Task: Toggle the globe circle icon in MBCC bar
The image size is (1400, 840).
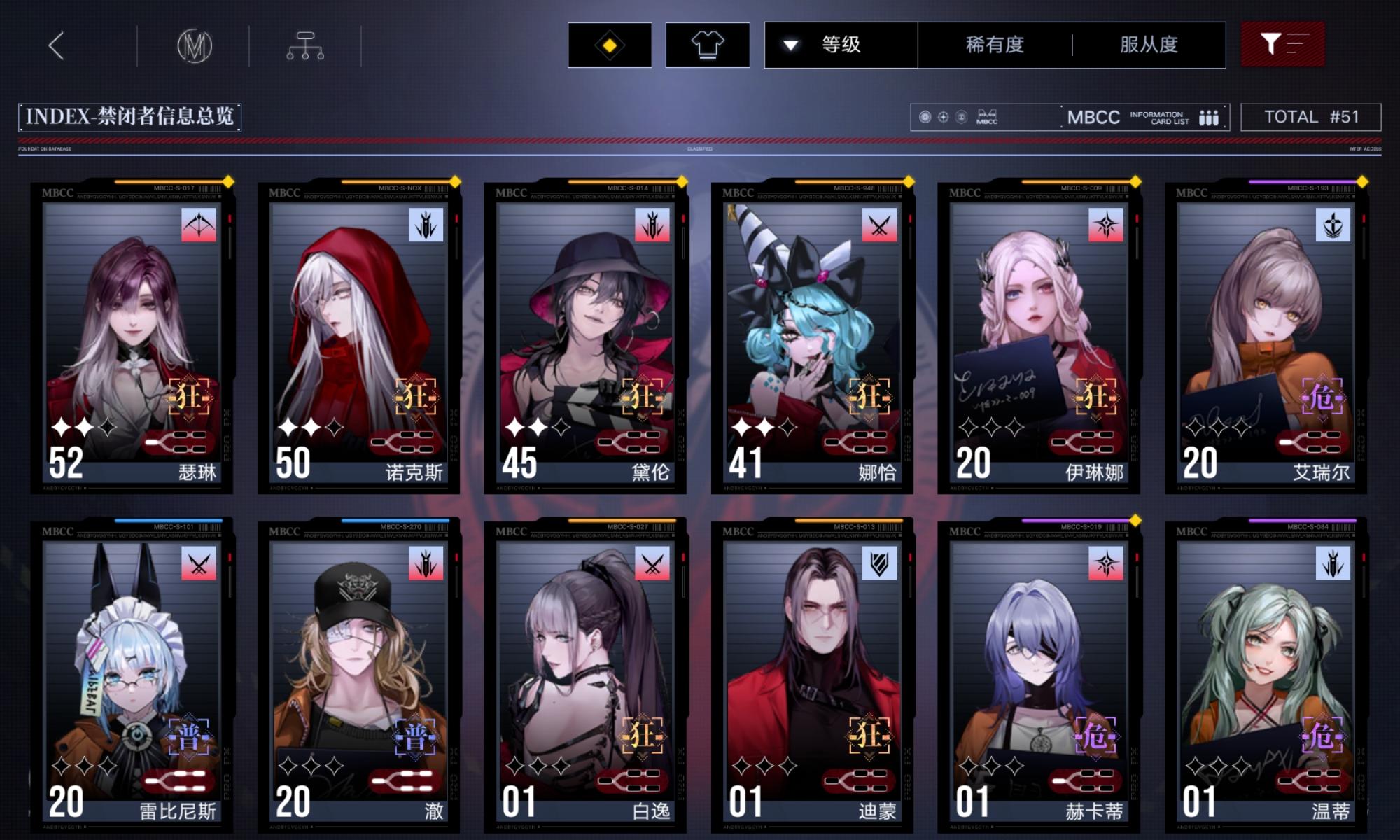Action: coord(925,116)
